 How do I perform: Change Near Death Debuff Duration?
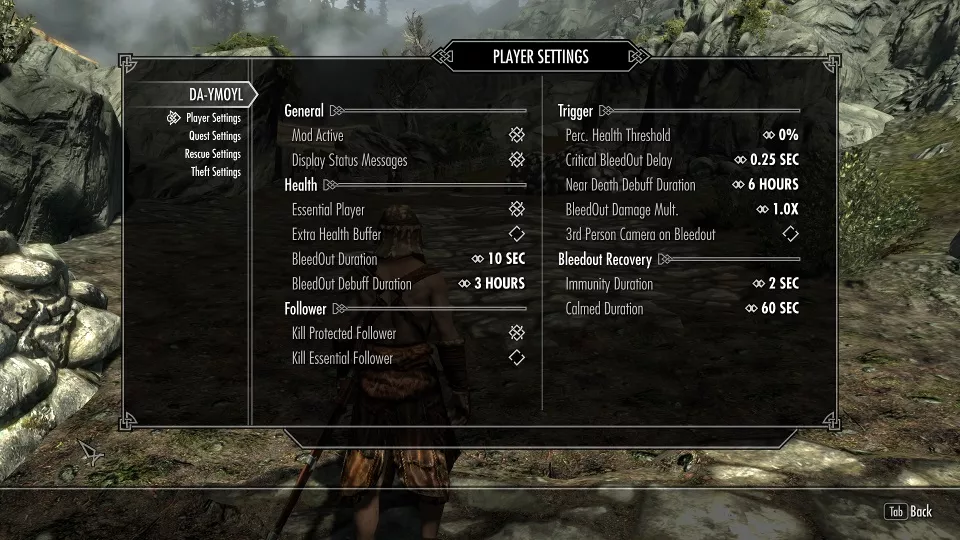tap(773, 185)
